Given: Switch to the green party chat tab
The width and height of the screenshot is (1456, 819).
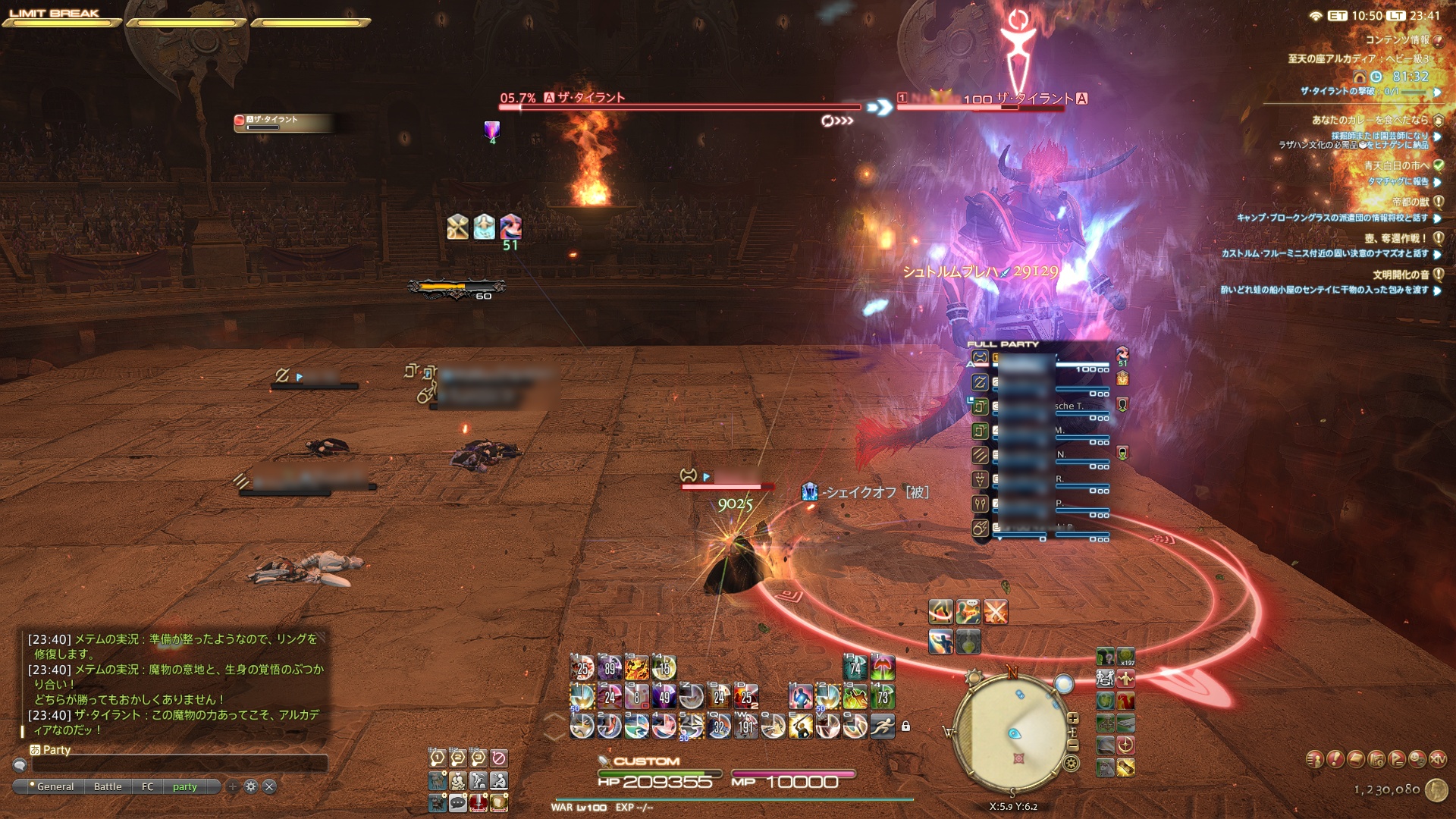Looking at the screenshot, I should tap(184, 787).
